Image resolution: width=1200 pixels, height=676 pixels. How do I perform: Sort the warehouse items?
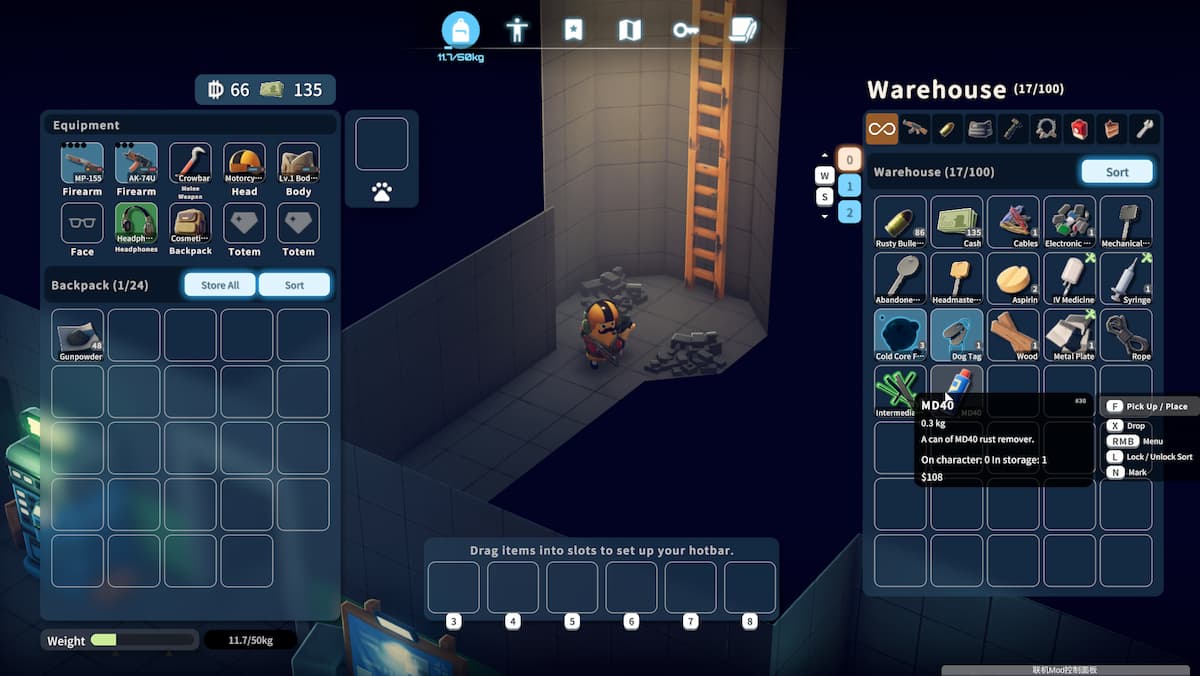[x=1117, y=172]
